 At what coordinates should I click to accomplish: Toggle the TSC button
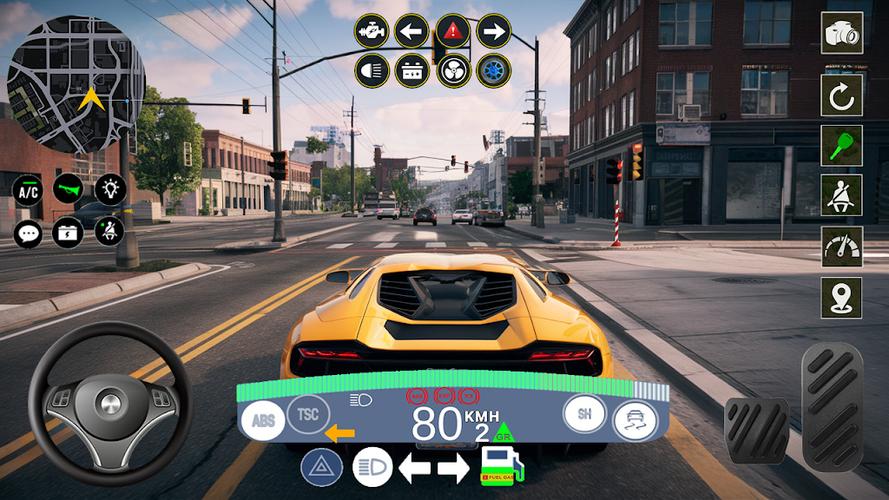point(307,414)
